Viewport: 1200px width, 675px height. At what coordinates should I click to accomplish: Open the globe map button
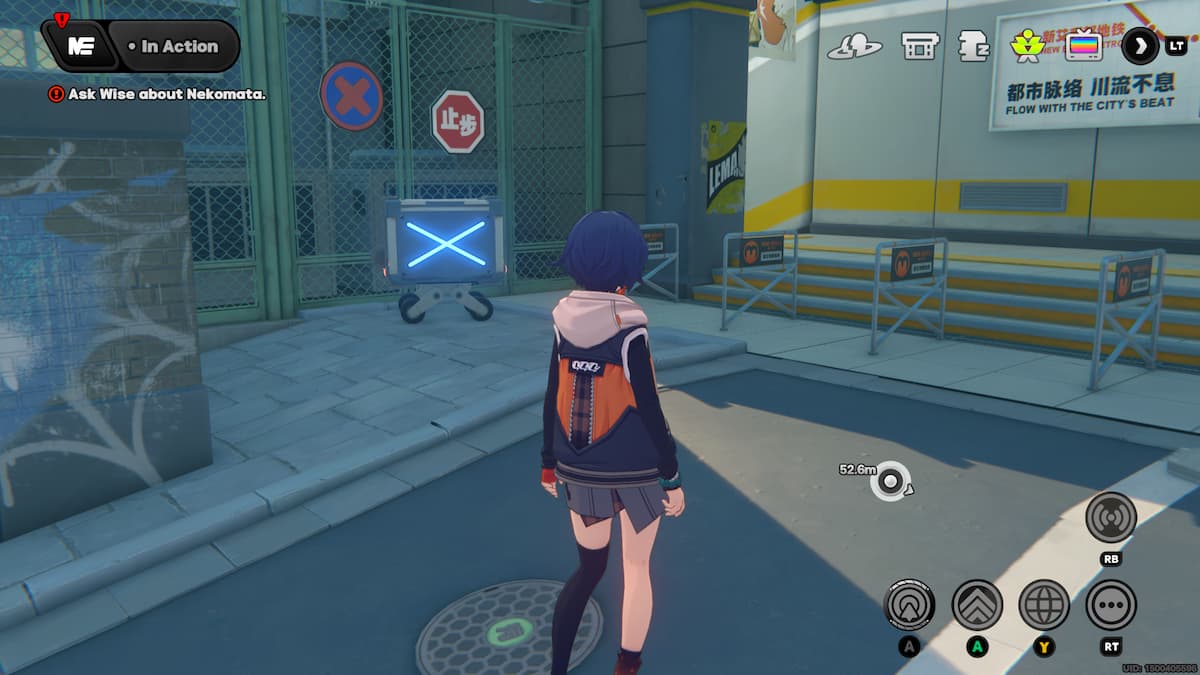(1044, 605)
